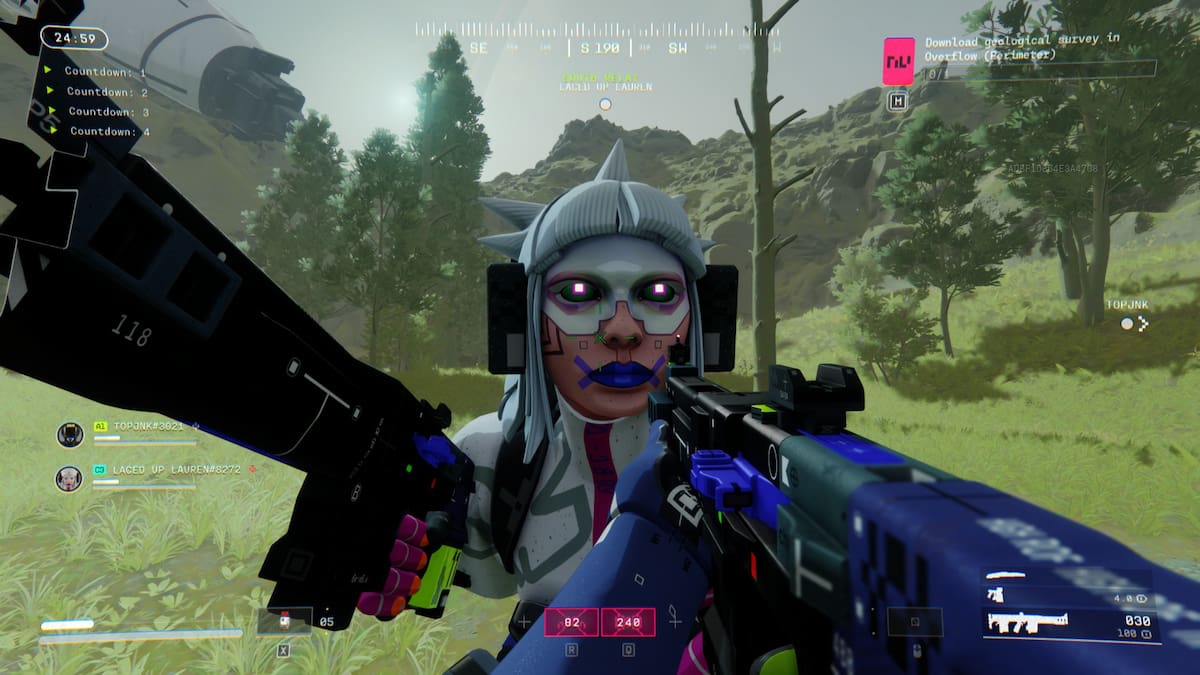Select the melee knife slot

(1005, 575)
